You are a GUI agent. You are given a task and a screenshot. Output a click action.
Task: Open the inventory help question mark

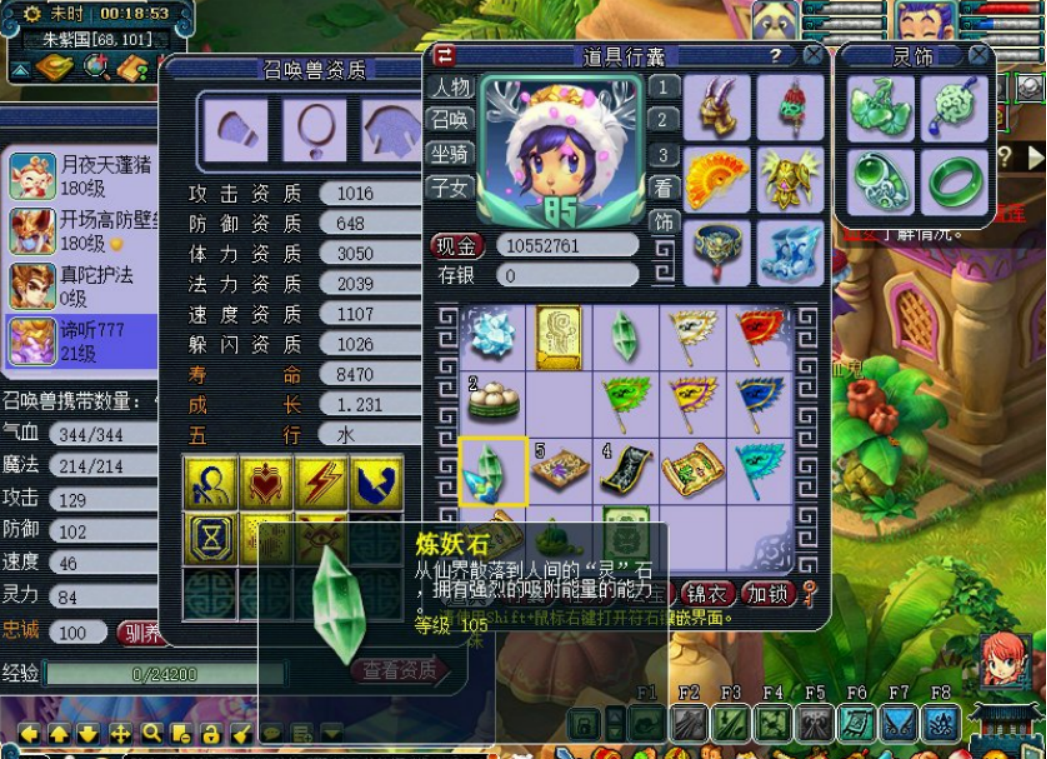coord(775,56)
